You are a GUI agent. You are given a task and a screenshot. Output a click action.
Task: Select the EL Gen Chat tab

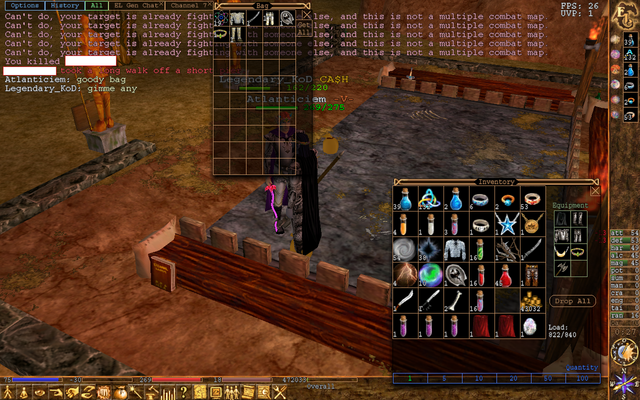click(x=137, y=6)
